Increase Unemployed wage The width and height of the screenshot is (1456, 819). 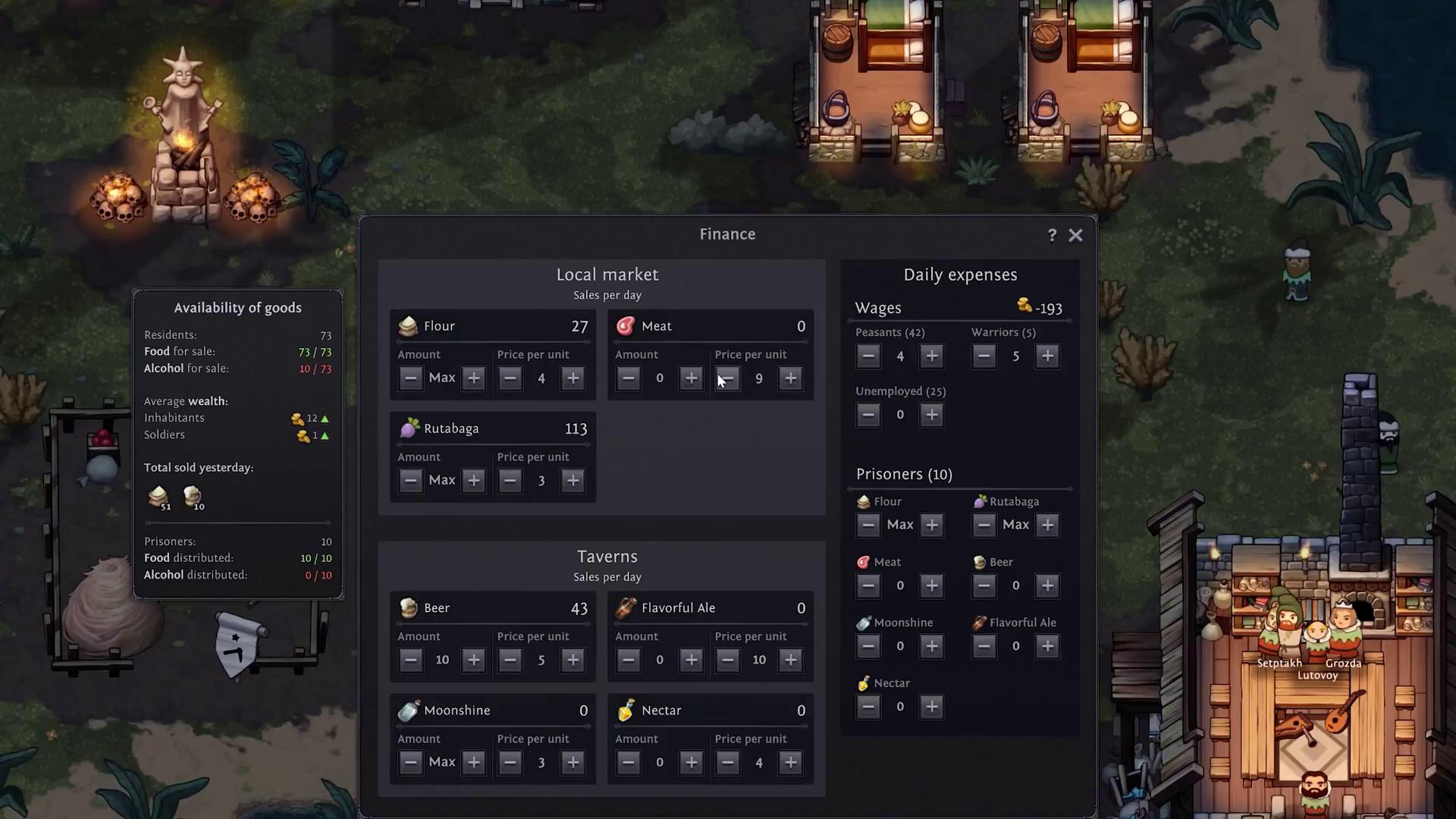point(931,415)
